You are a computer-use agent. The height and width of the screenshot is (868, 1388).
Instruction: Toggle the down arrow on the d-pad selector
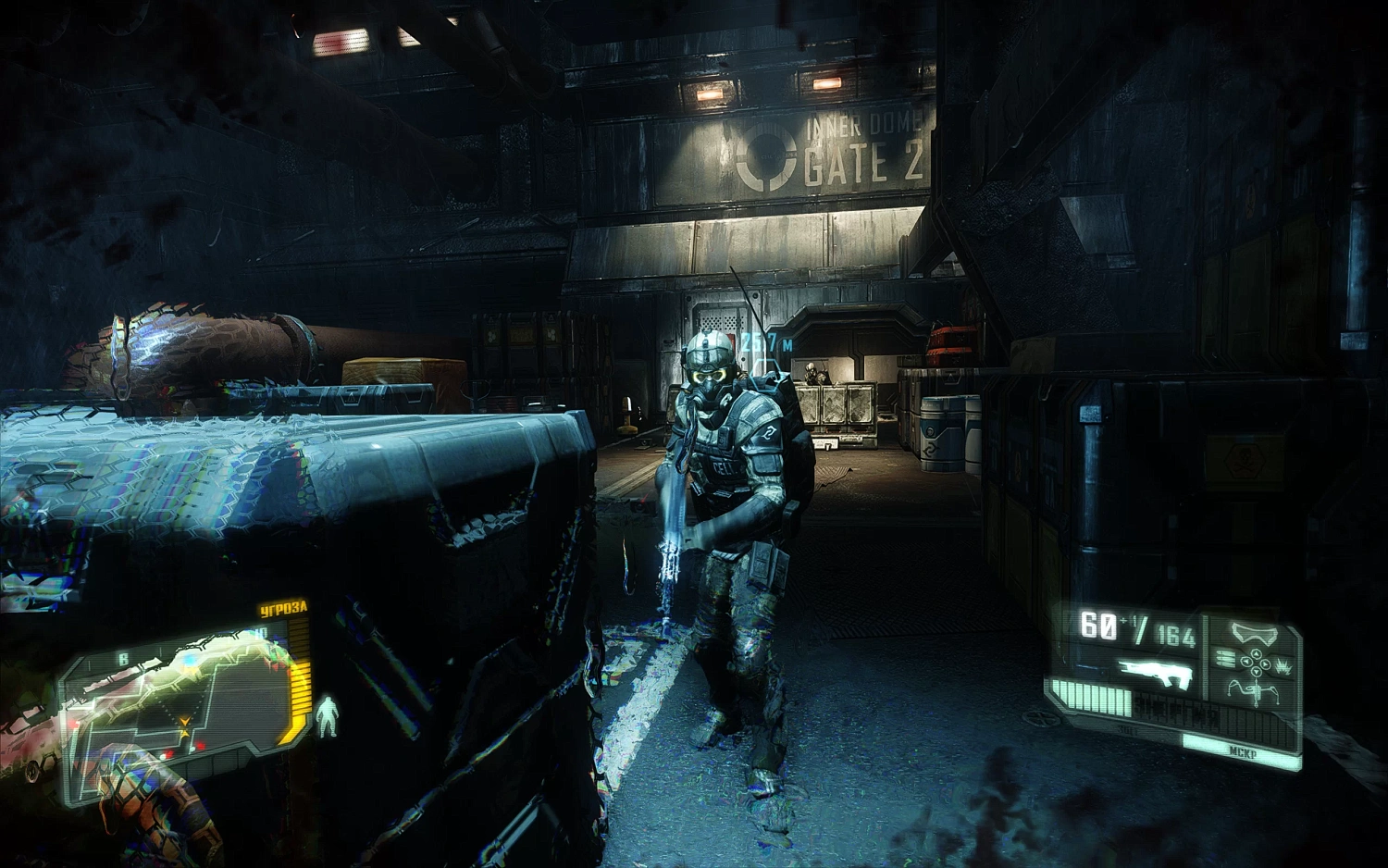click(x=1256, y=671)
